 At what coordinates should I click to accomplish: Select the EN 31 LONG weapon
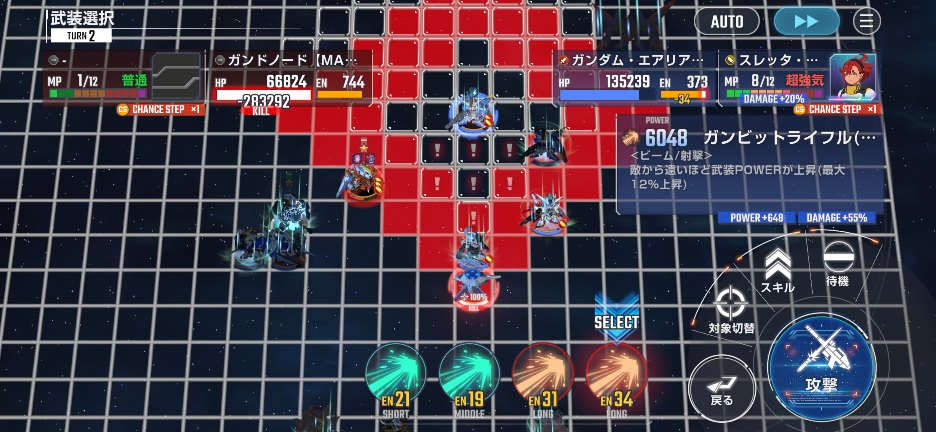tap(542, 378)
